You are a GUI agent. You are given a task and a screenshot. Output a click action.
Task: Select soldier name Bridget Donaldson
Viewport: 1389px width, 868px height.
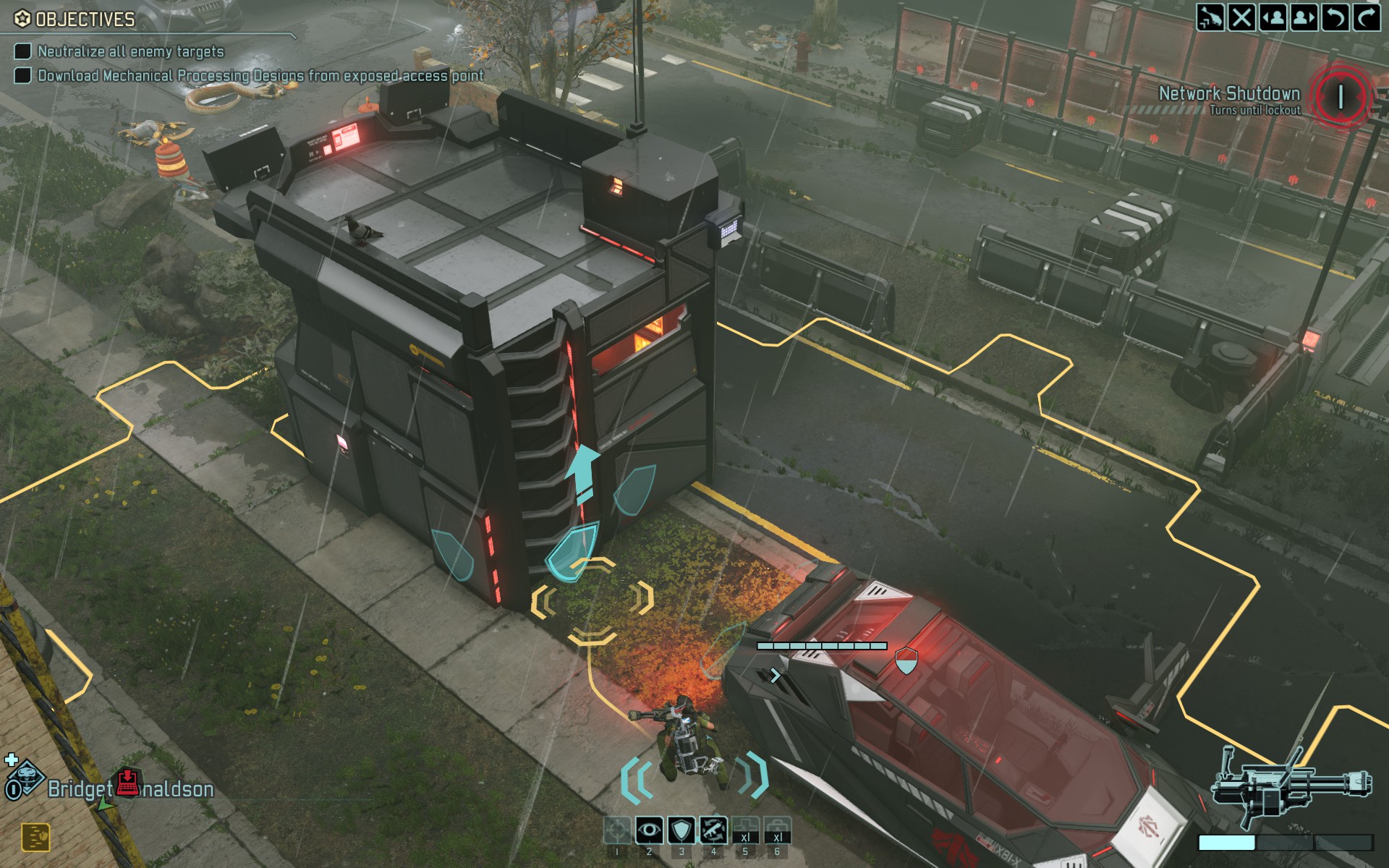pyautogui.click(x=130, y=790)
